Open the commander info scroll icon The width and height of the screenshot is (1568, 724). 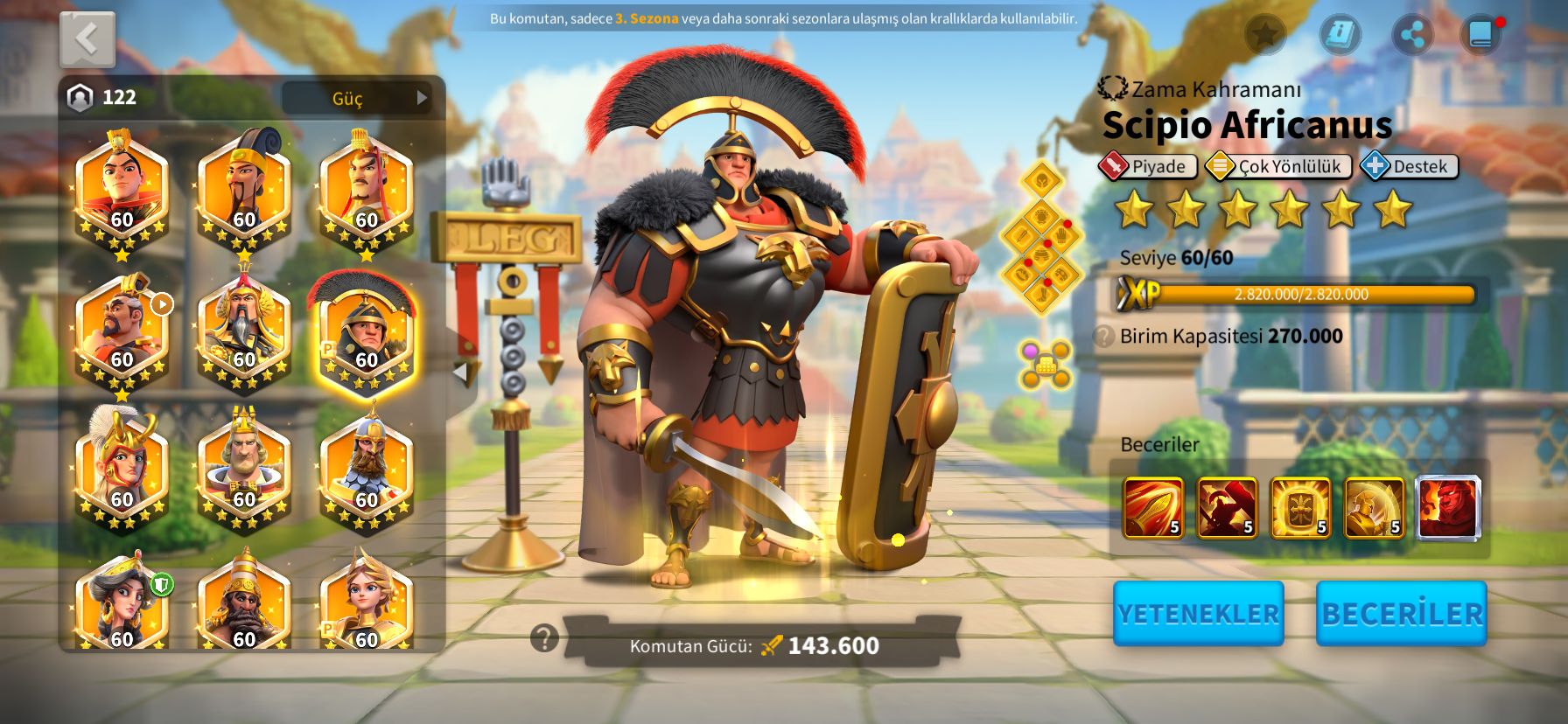tap(1340, 35)
